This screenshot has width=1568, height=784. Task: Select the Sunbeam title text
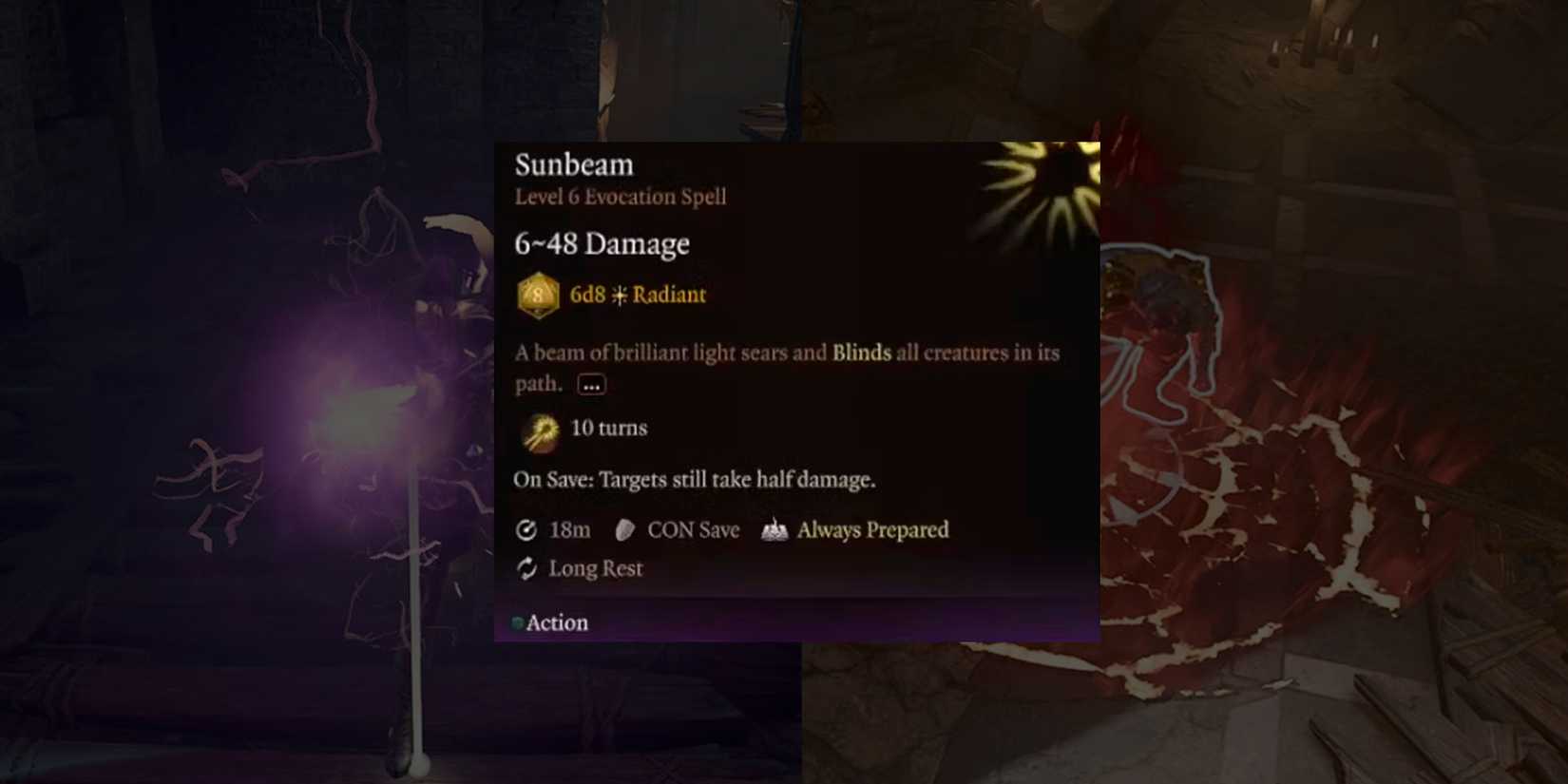tap(572, 165)
